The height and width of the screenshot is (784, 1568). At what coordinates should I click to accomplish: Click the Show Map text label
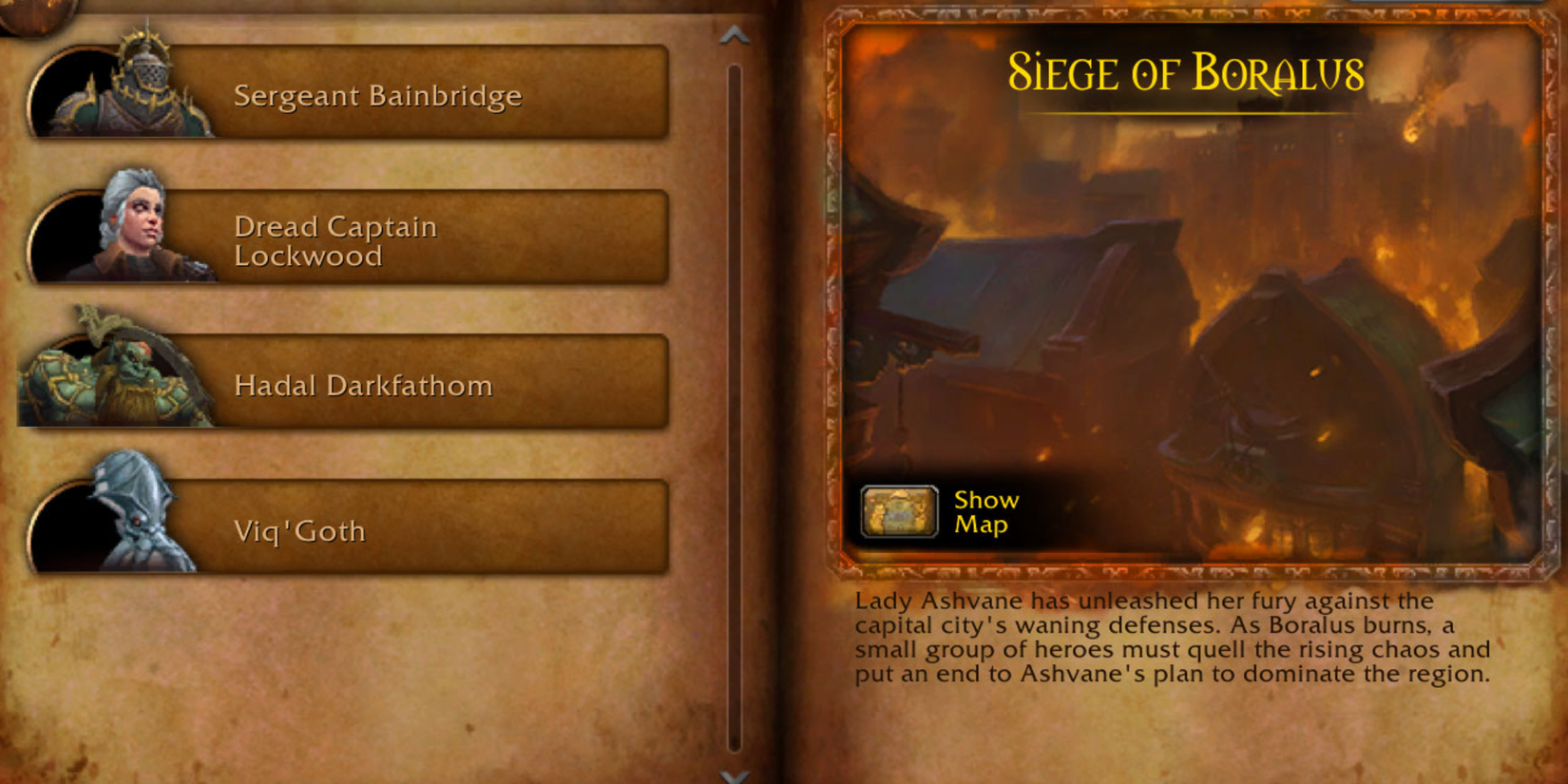tap(985, 513)
